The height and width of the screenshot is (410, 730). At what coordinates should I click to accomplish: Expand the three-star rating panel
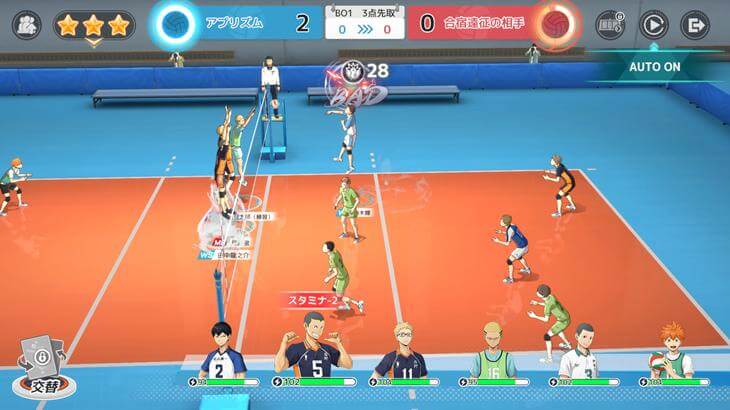tap(93, 26)
